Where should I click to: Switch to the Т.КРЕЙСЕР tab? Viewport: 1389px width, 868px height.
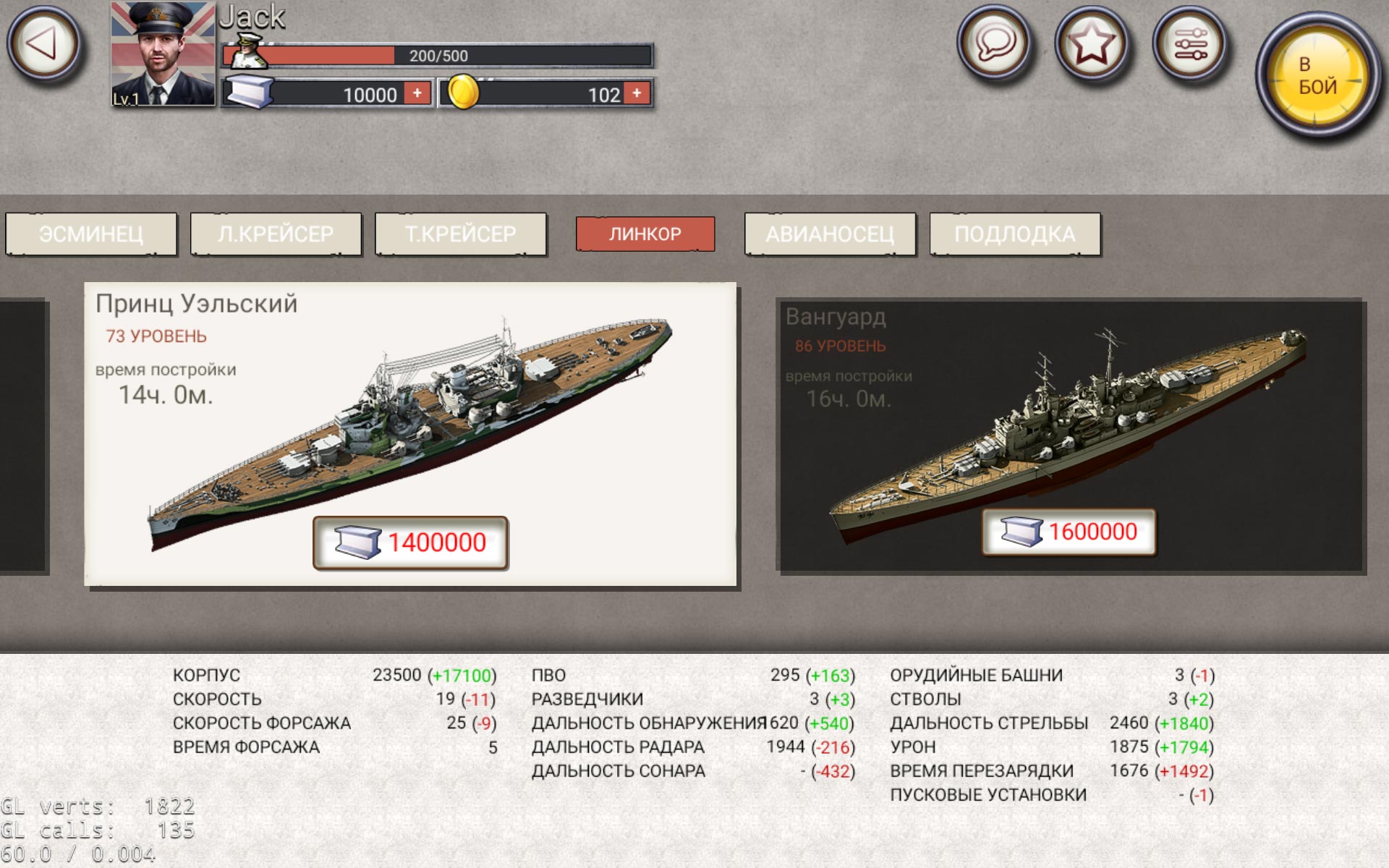point(460,234)
